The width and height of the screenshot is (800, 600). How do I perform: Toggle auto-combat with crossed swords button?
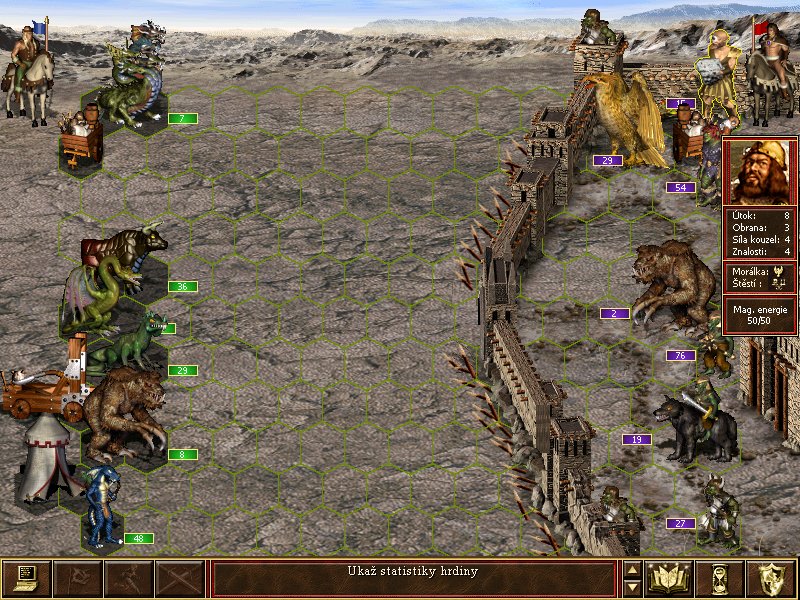(x=180, y=579)
